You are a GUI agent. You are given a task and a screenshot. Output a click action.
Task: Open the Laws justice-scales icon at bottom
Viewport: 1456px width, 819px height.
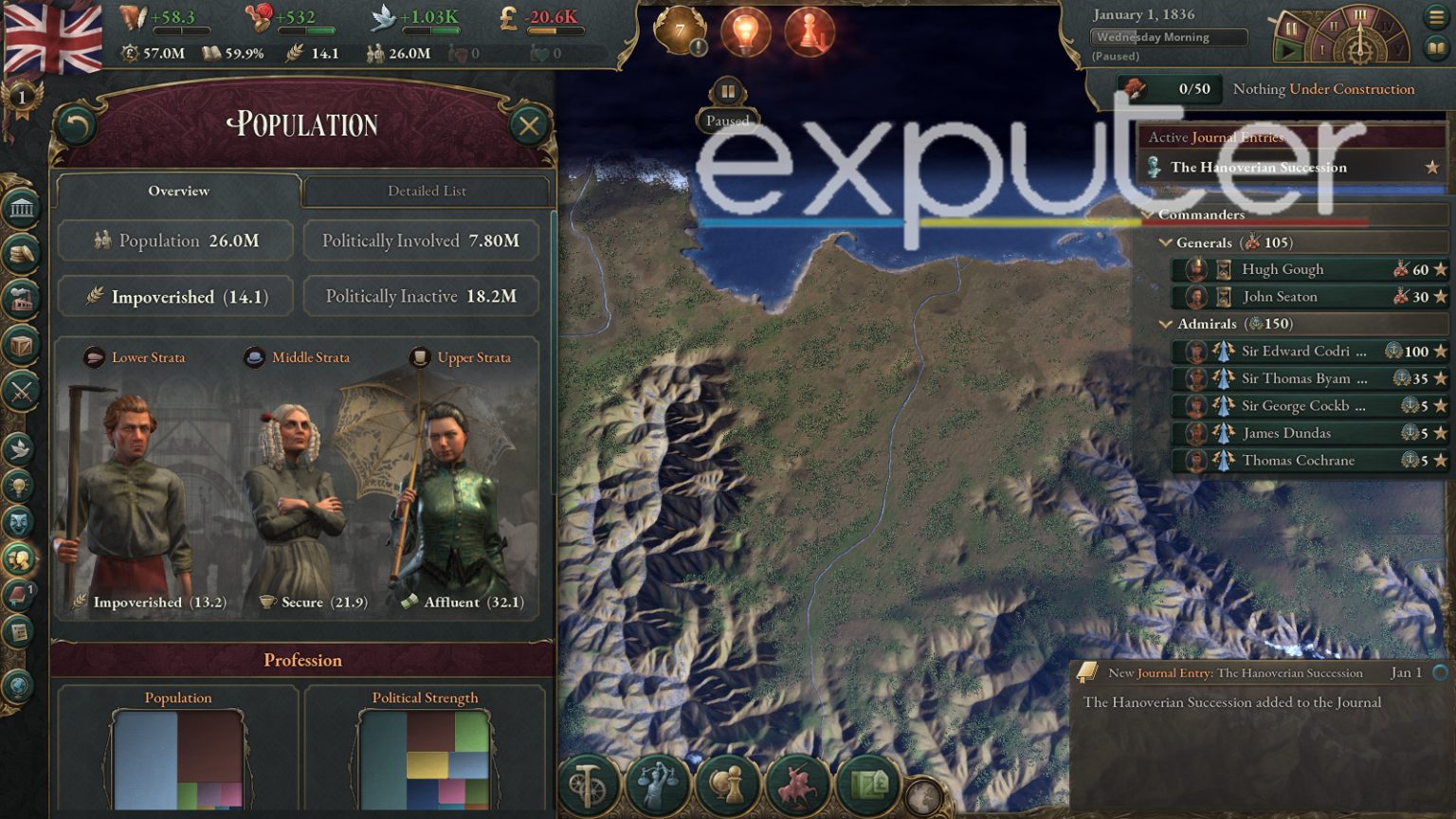coord(658,783)
